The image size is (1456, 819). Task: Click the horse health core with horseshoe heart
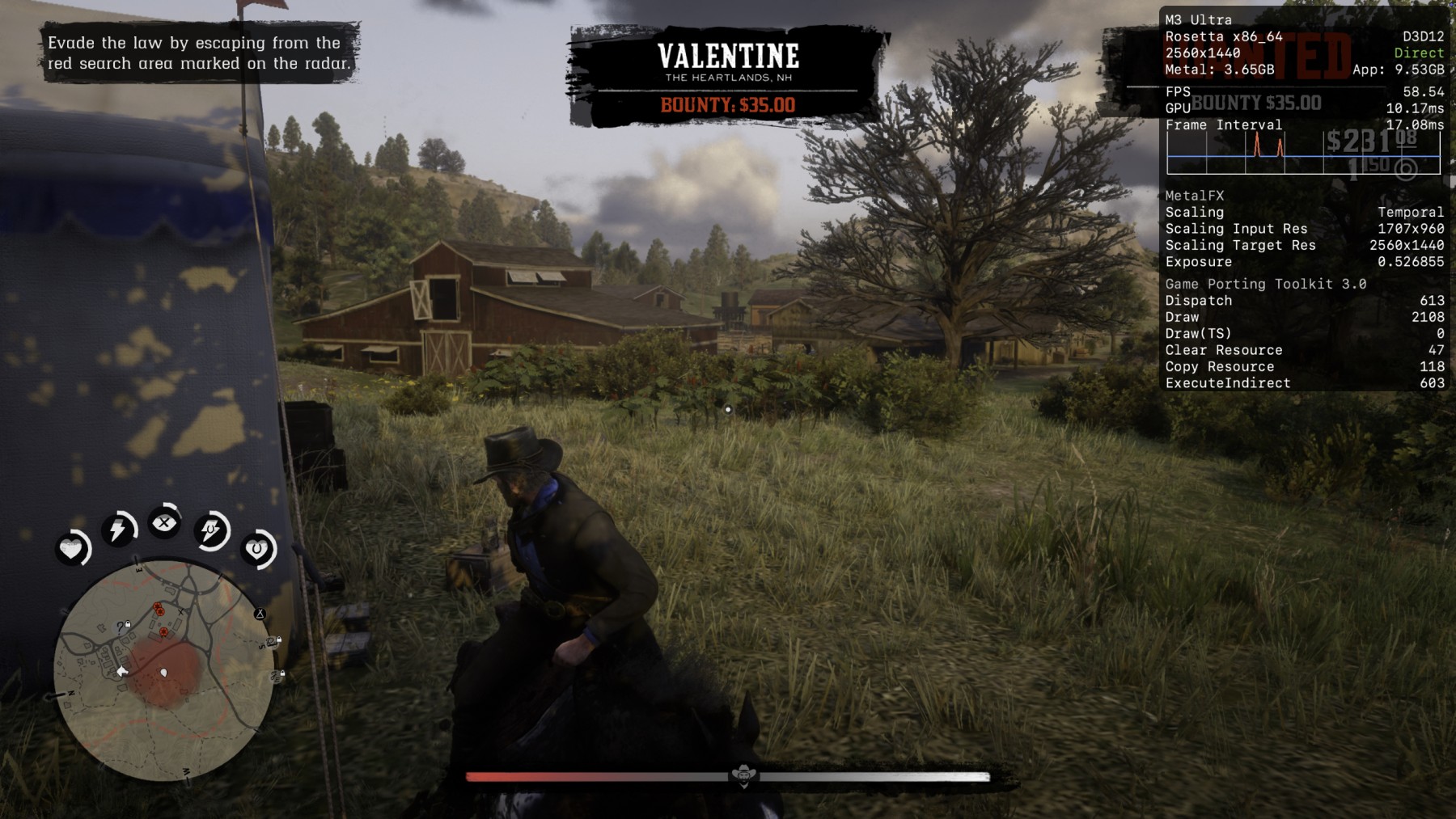coord(257,549)
